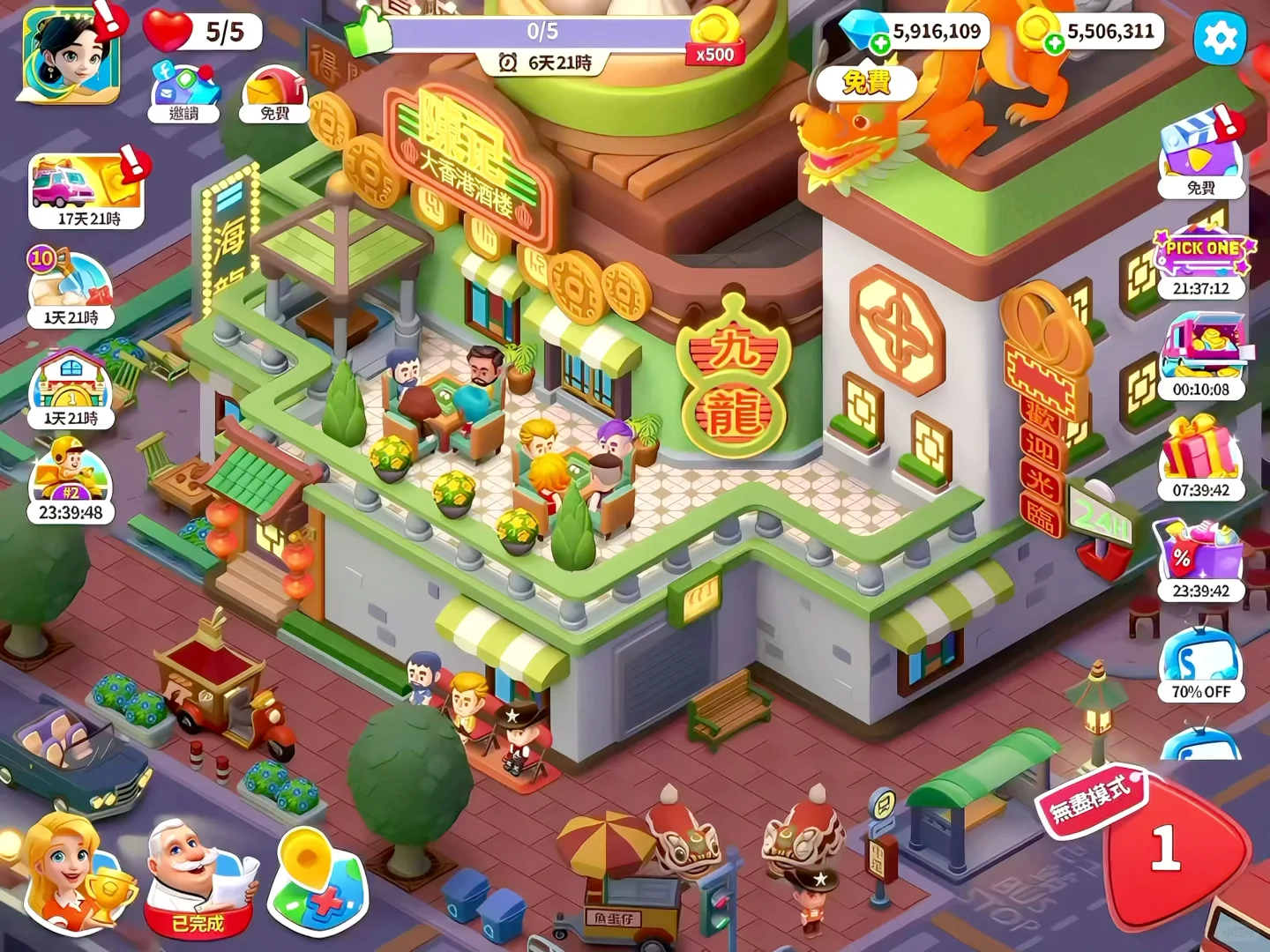The height and width of the screenshot is (952, 1270).
Task: Open the #2 racing ranking event
Action: 71,483
